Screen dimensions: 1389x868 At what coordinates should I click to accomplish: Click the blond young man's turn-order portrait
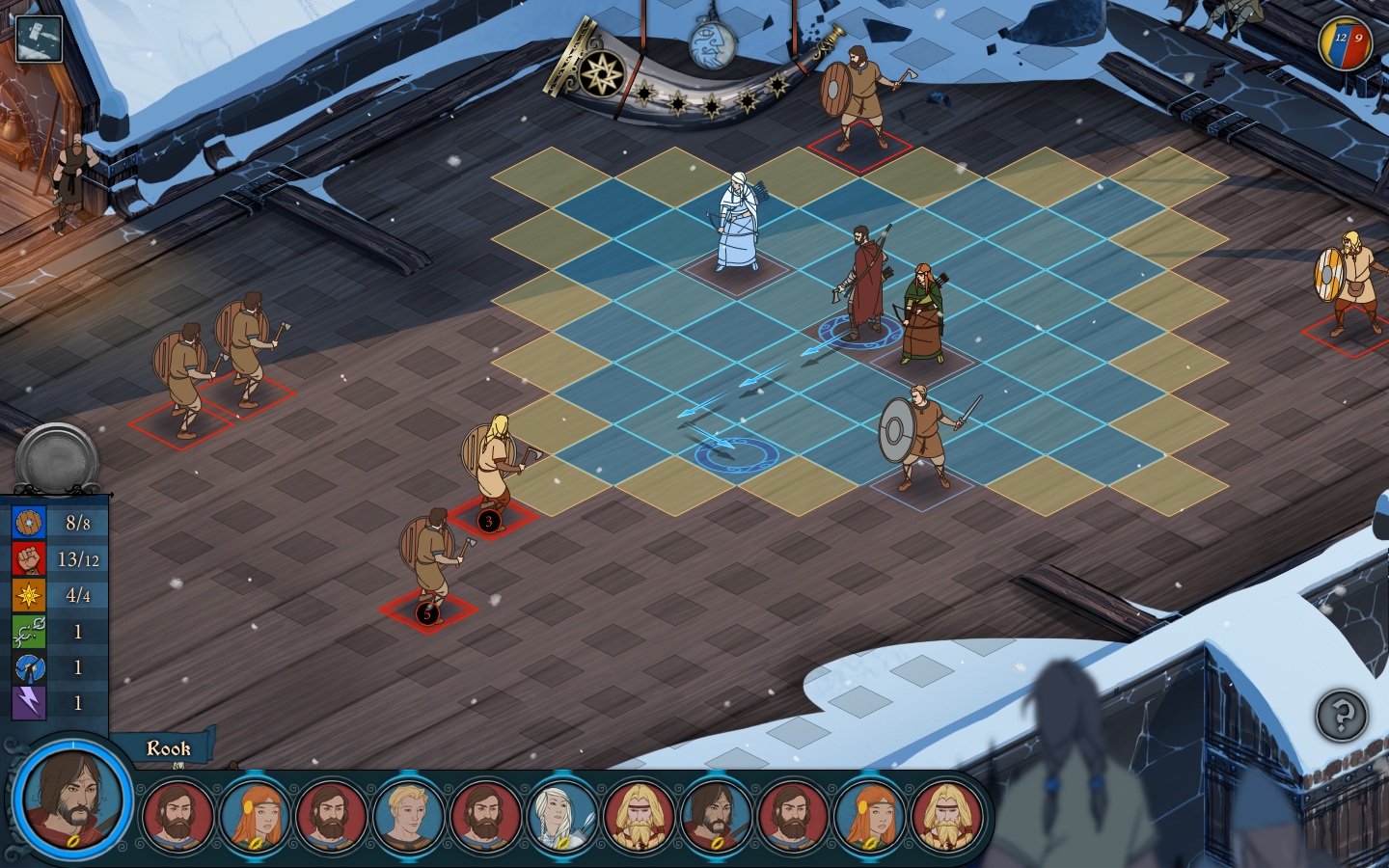[408, 814]
